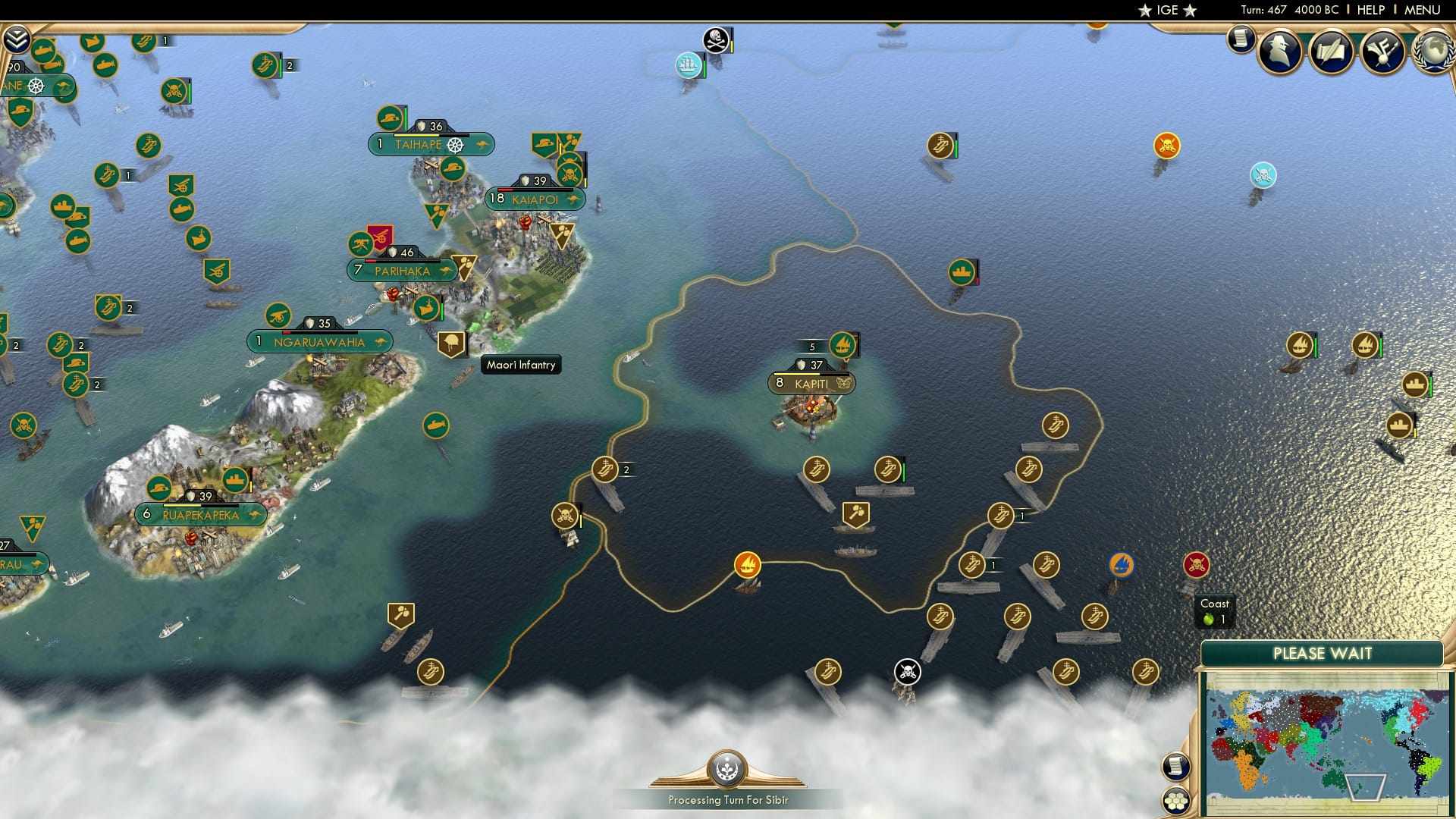Open the notification log scroll icon top-right
This screenshot has width=1456, height=819.
coord(1241,38)
